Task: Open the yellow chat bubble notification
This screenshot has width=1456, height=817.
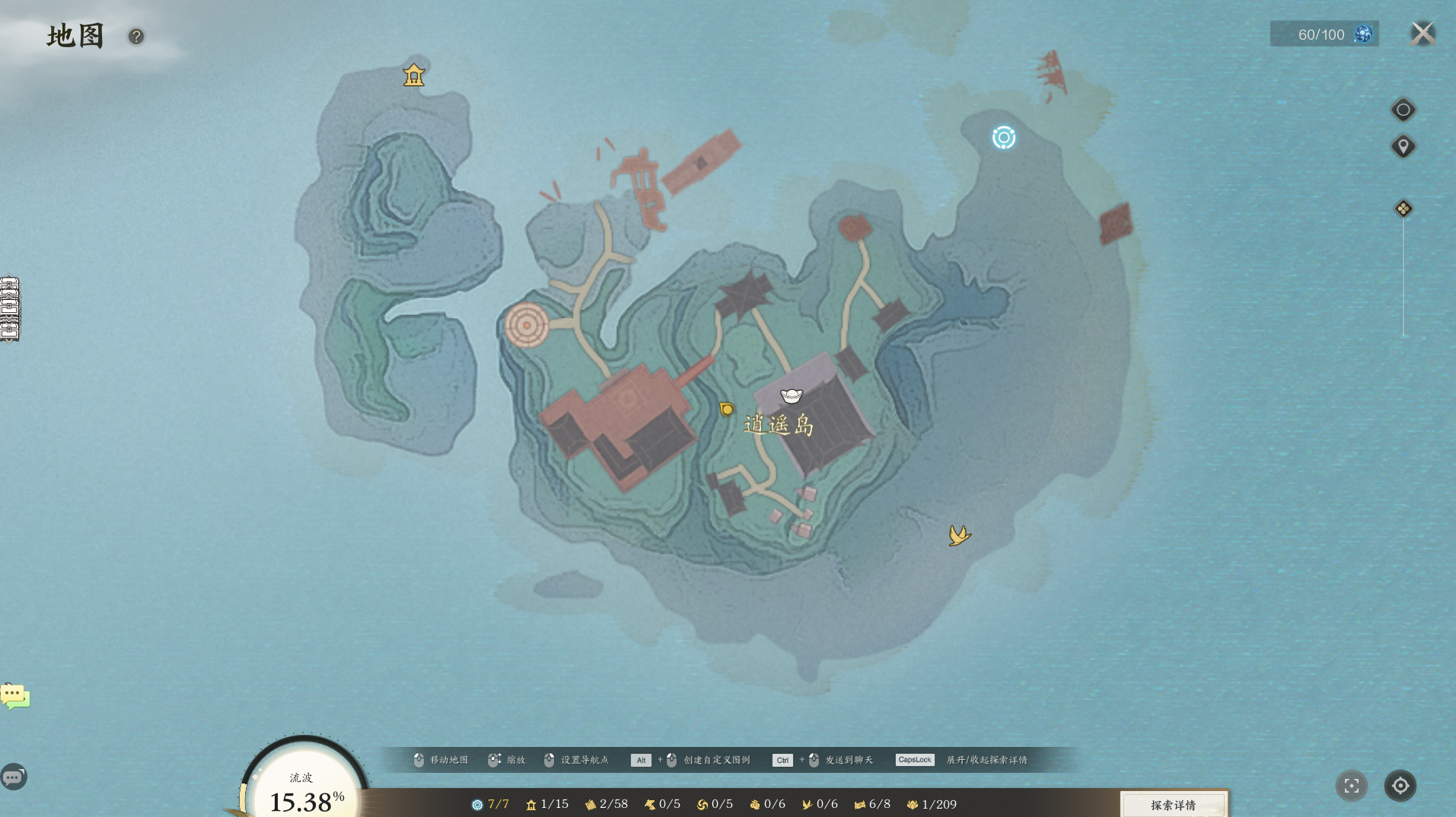Action: (x=14, y=696)
